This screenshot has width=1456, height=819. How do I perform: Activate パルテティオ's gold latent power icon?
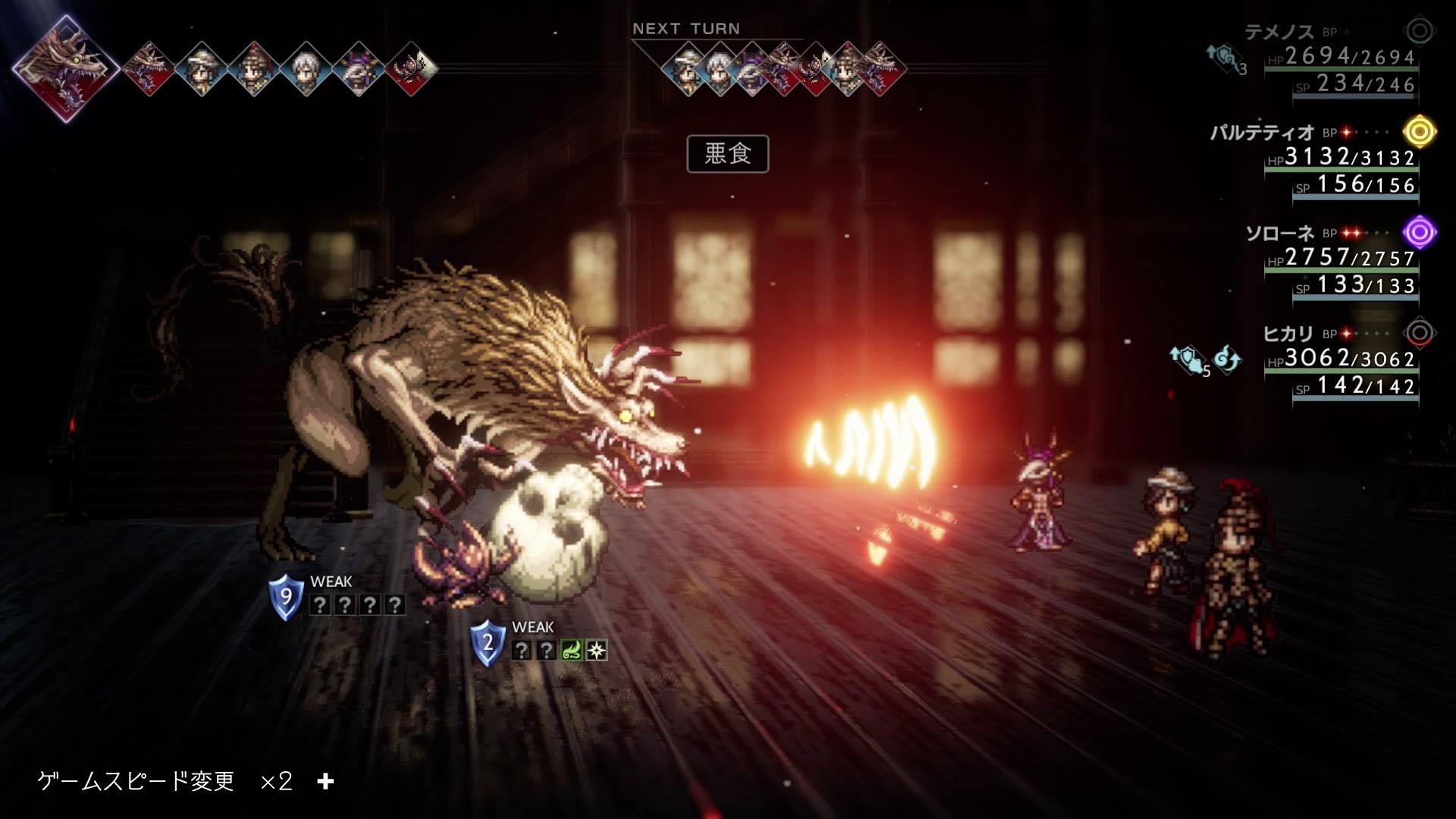click(1419, 132)
